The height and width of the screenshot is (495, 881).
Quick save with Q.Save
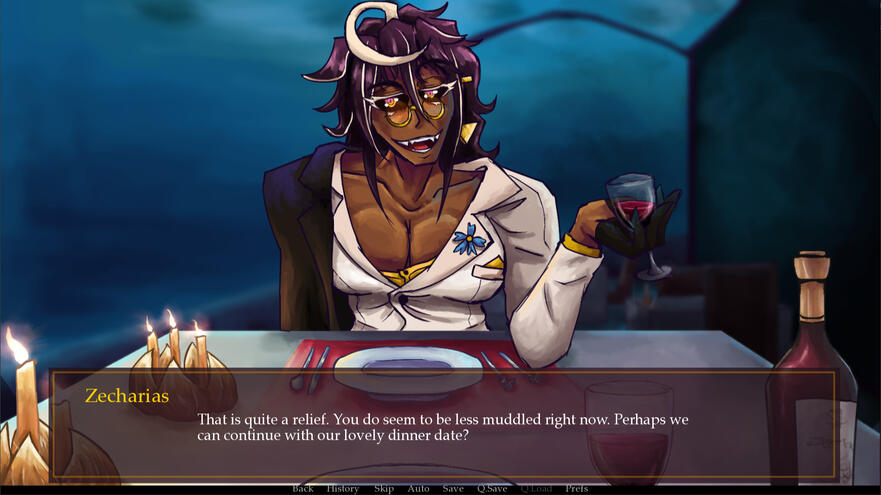pos(491,488)
